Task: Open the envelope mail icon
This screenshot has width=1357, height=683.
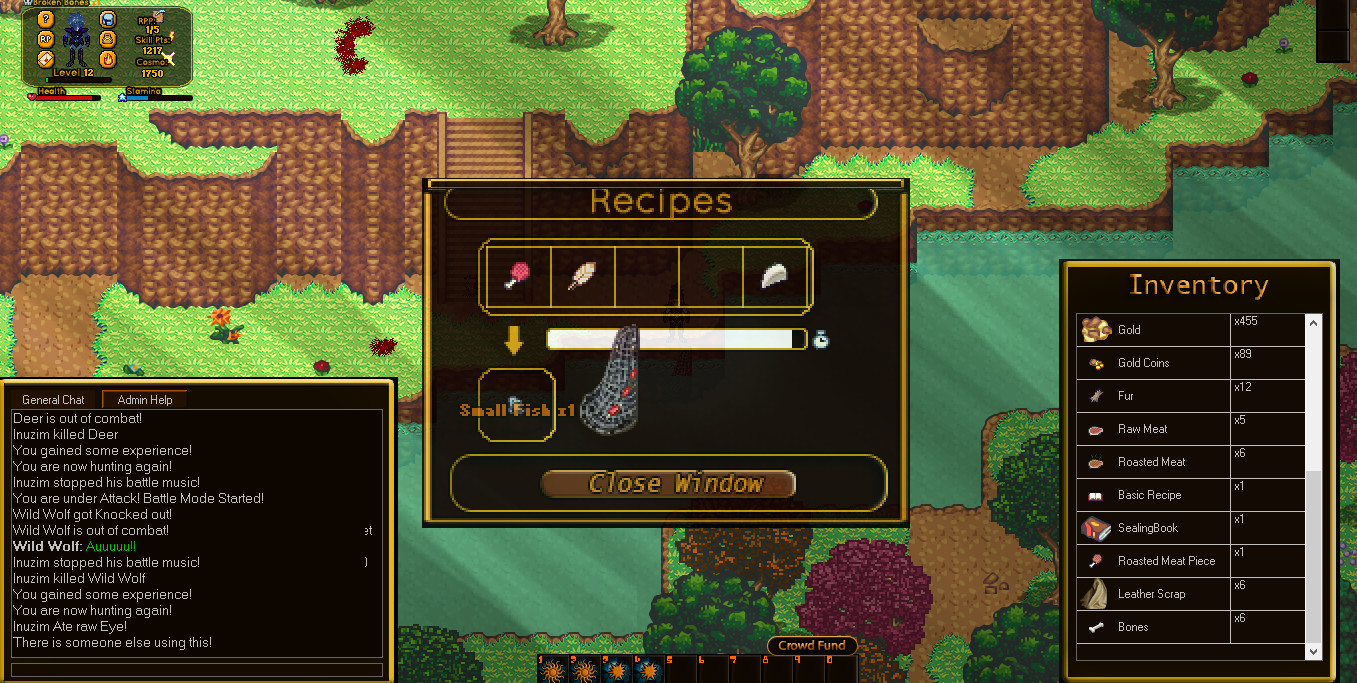Action: tap(45, 59)
